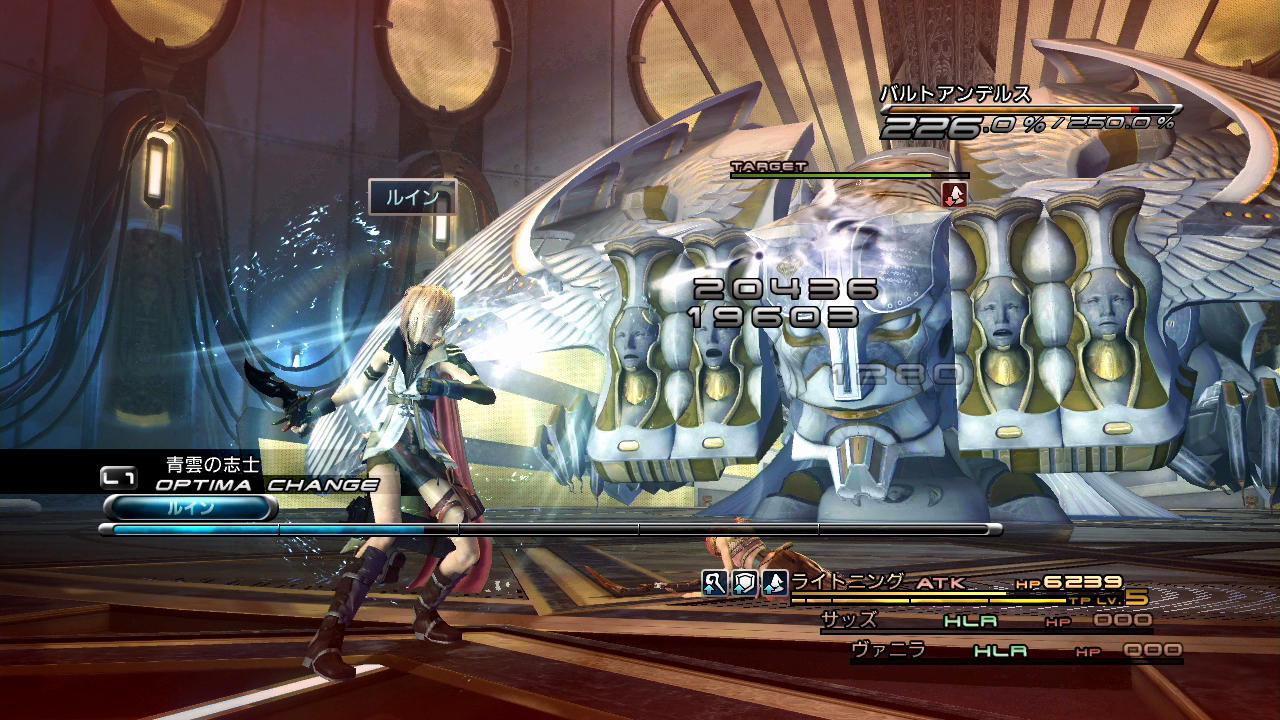Screen dimensions: 1280x720
Task: Inspect Lightning's shield defense-up buff icon
Action: [x=744, y=584]
